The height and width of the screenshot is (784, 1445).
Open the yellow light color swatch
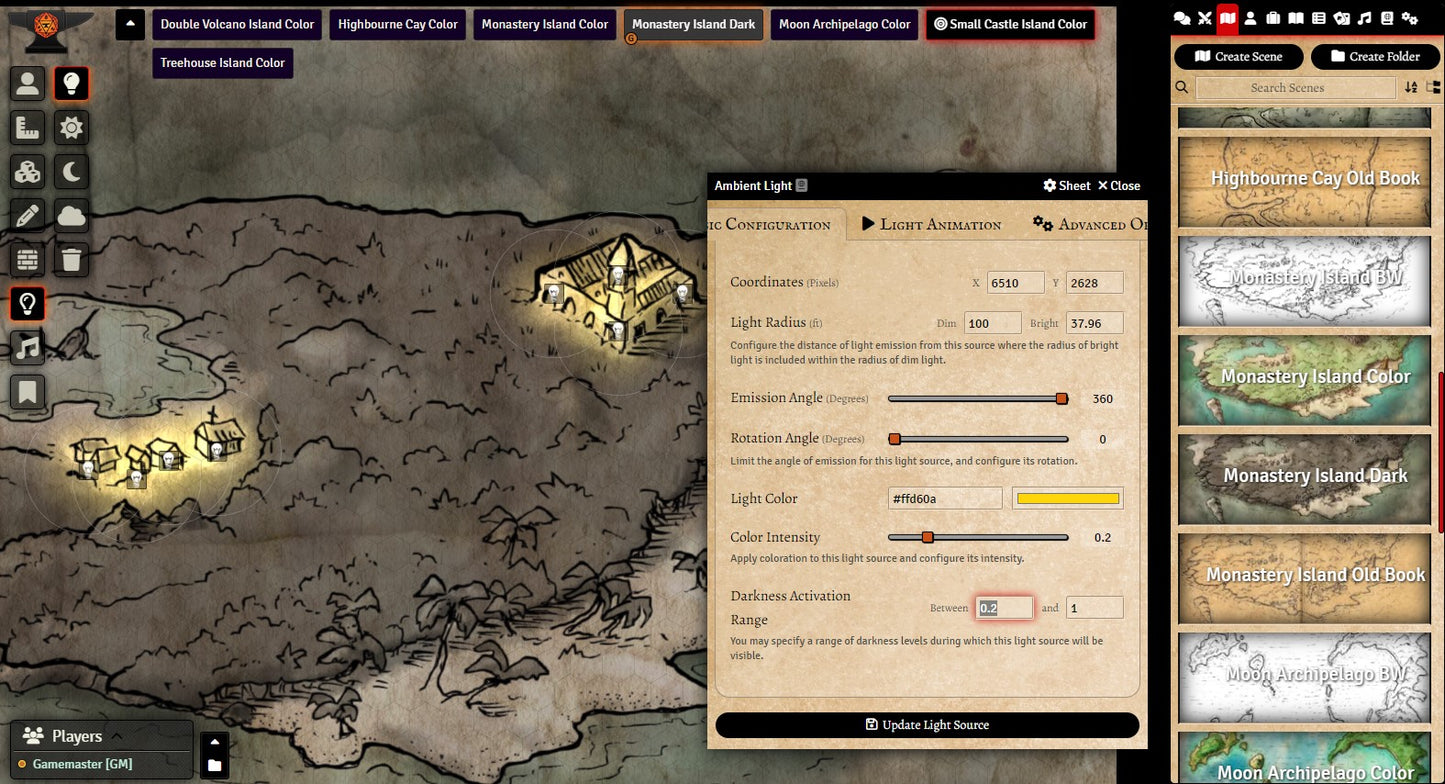click(x=1067, y=499)
